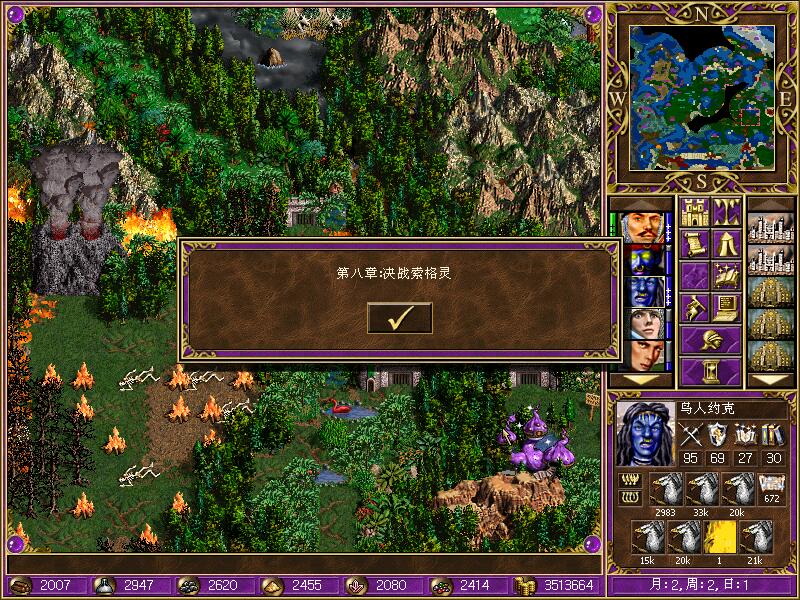Toggle underground view button with hourglass-shaped icon
The height and width of the screenshot is (600, 800).
(x=726, y=213)
